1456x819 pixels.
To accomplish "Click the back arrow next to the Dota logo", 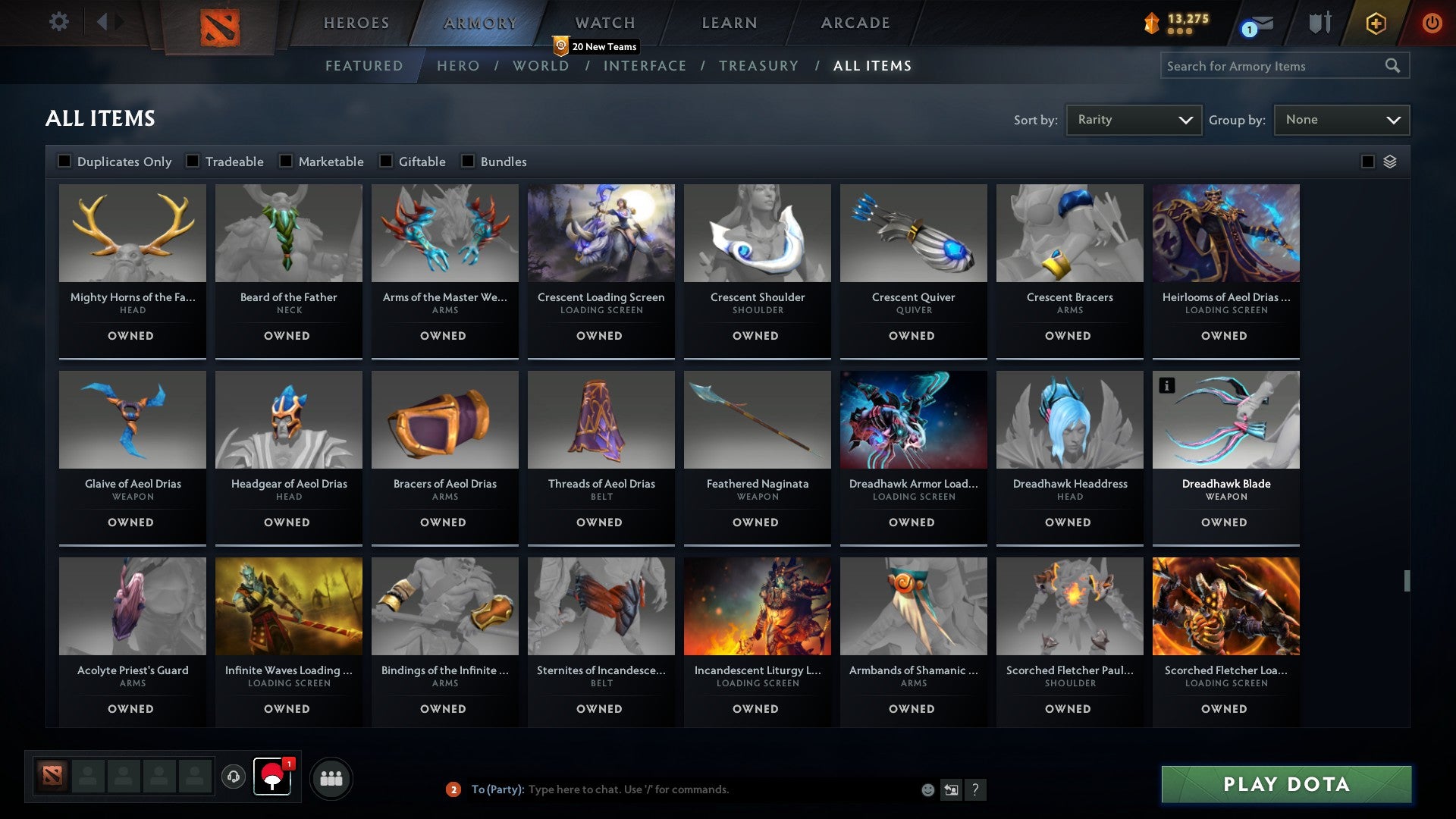I will [x=104, y=22].
